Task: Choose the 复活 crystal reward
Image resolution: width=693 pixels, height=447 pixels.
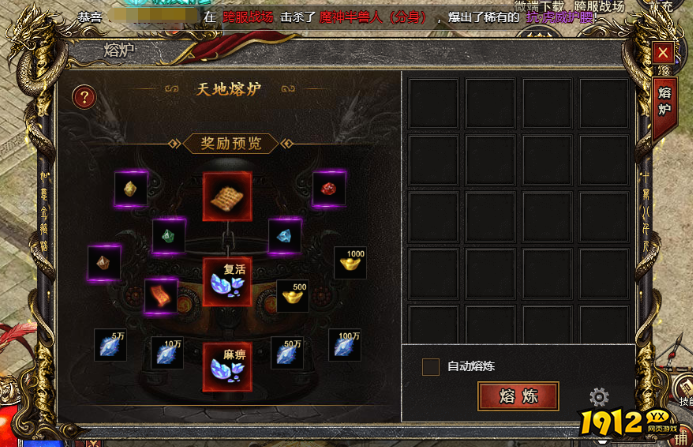Action: (x=227, y=281)
